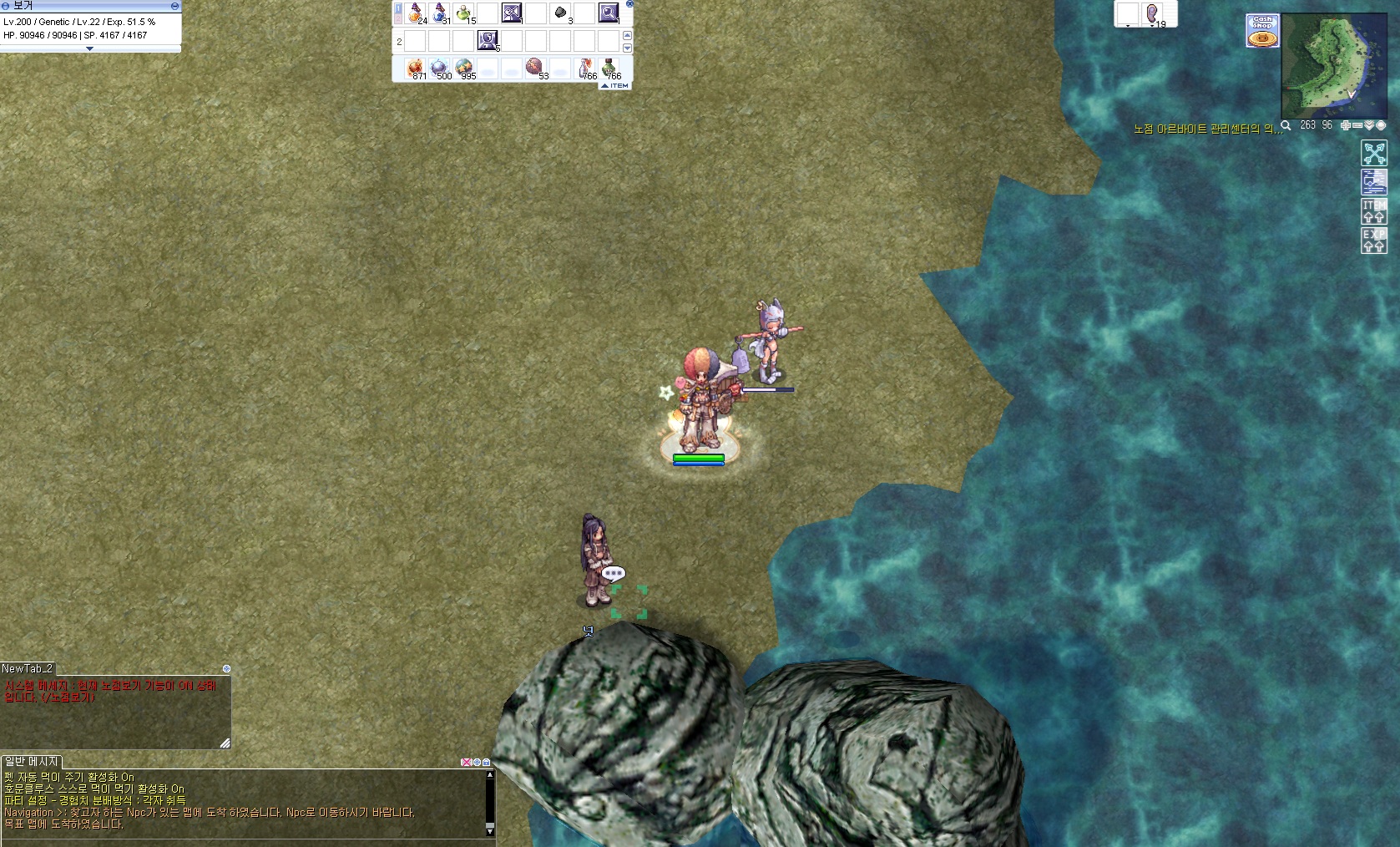1400x847 pixels.
Task: Open the minimap search magnifier
Action: (1286, 125)
